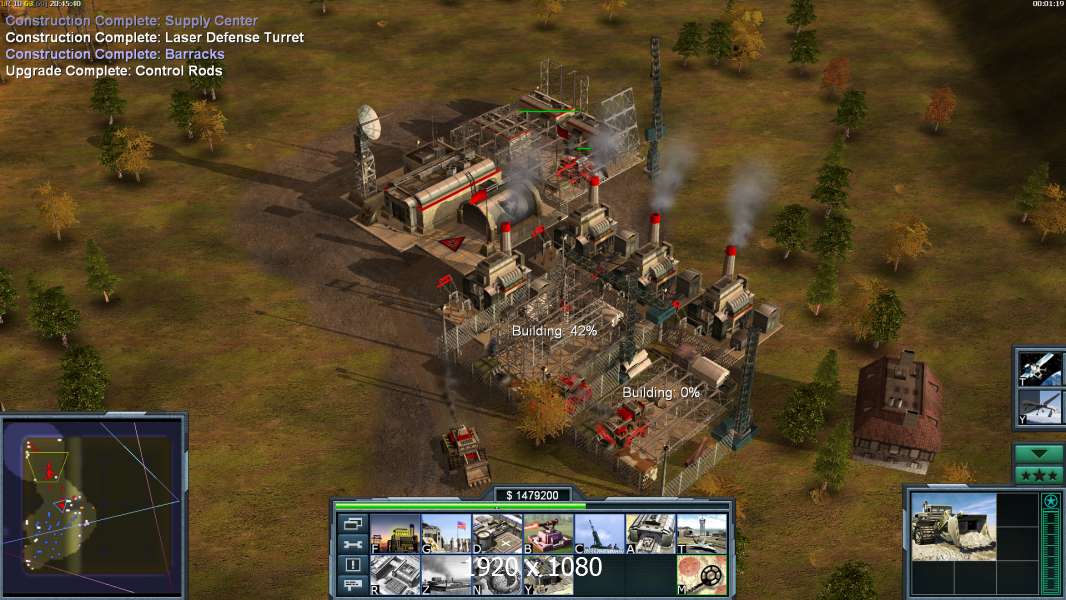
Task: Activate the mine clearing detector icon
Action: pyautogui.click(x=702, y=575)
